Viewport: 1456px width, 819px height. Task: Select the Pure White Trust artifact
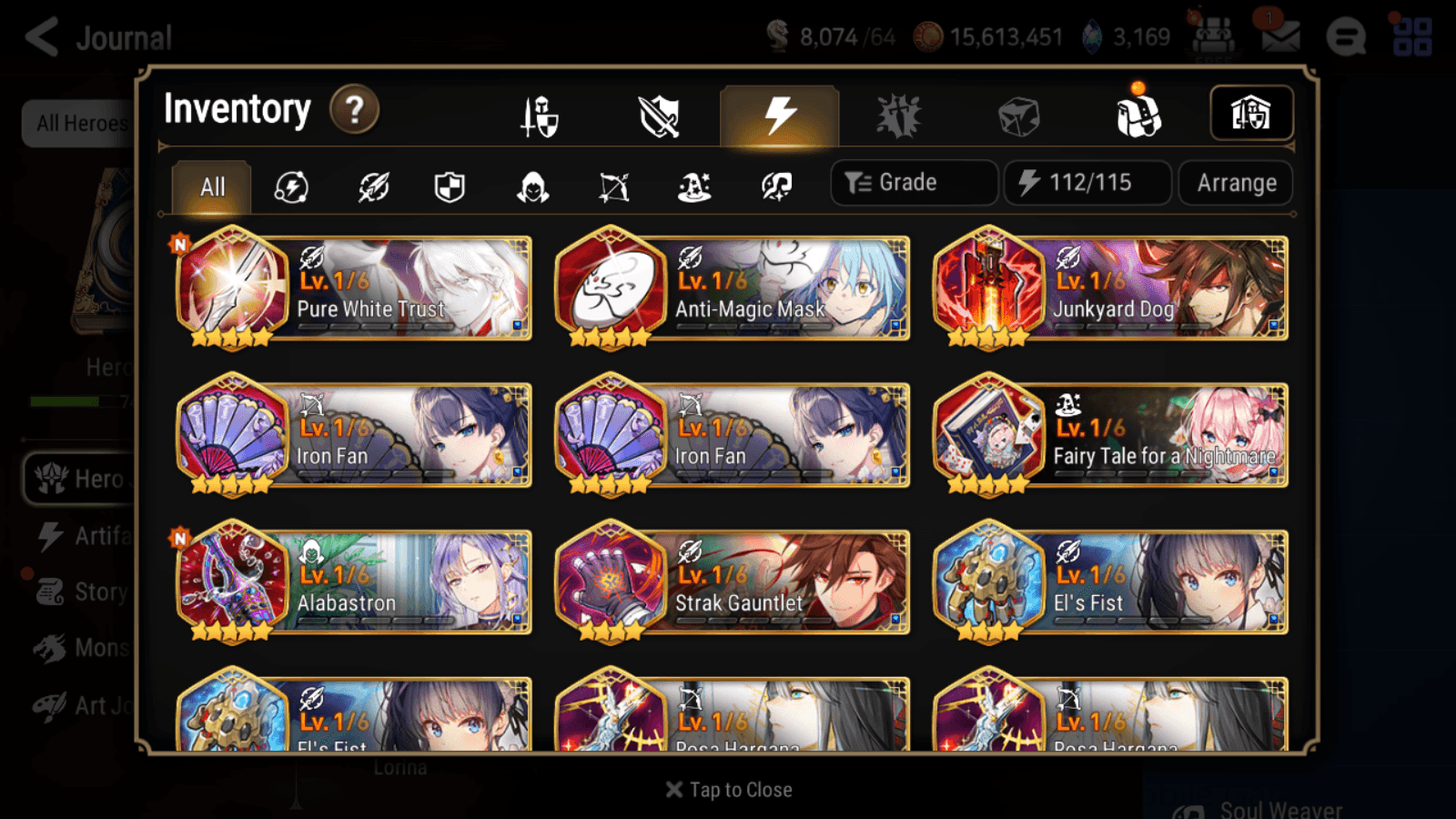(353, 289)
